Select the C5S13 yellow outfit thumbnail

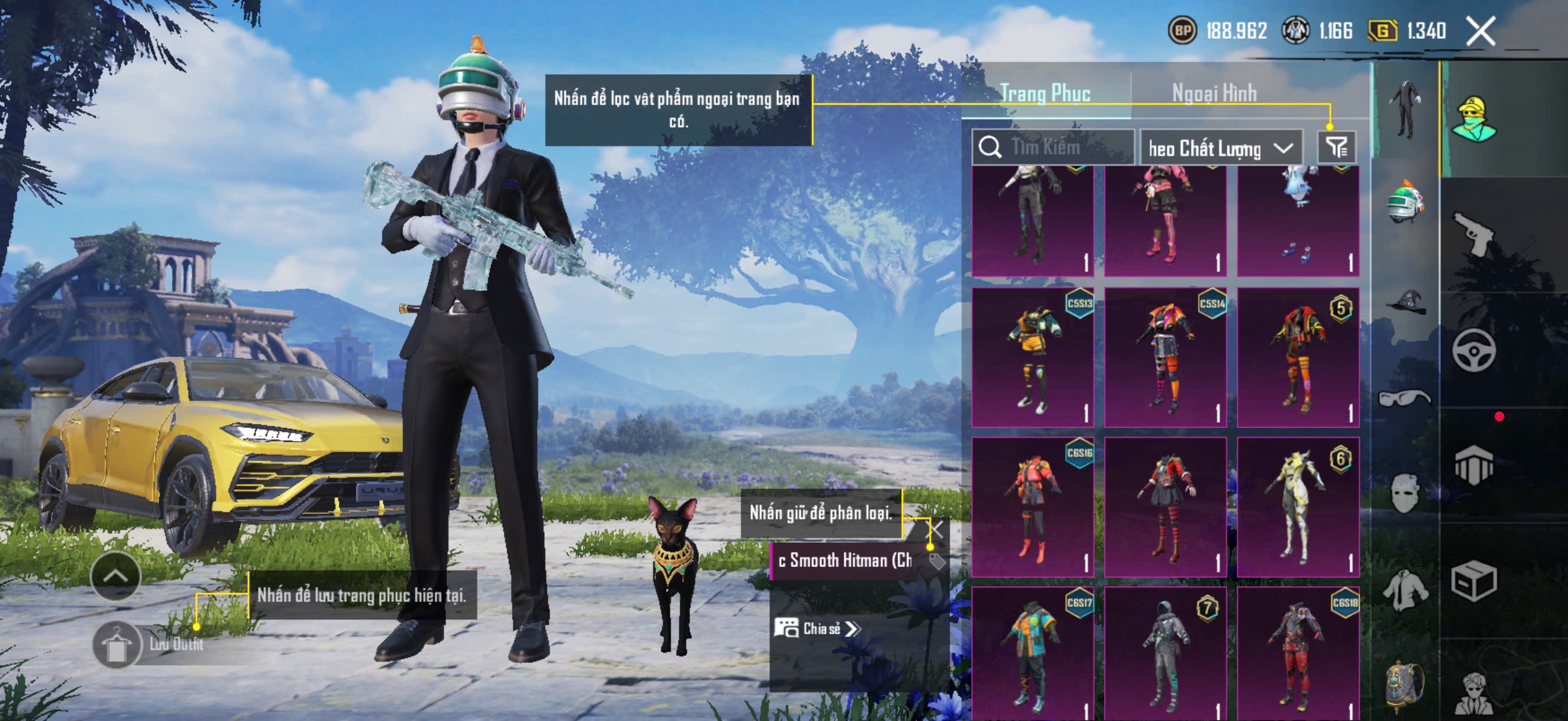click(x=1033, y=357)
